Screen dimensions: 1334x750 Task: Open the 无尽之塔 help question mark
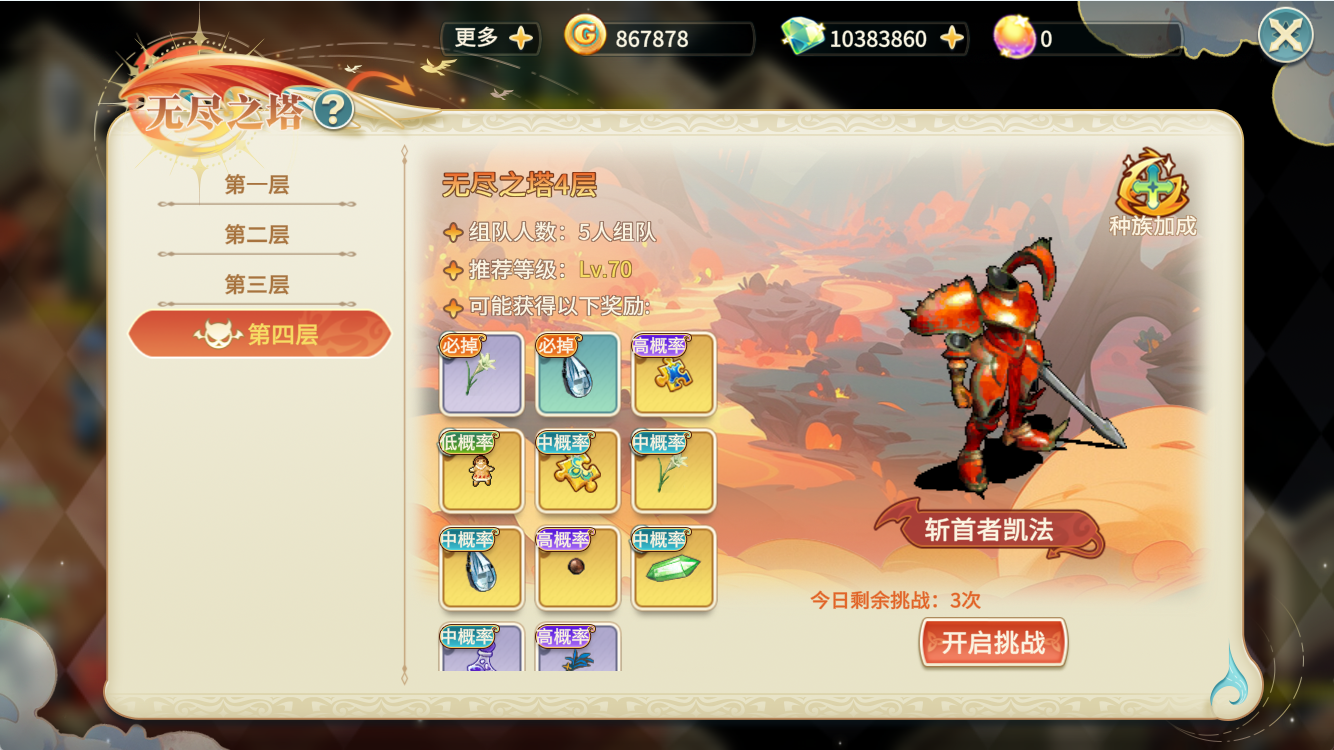pyautogui.click(x=333, y=109)
